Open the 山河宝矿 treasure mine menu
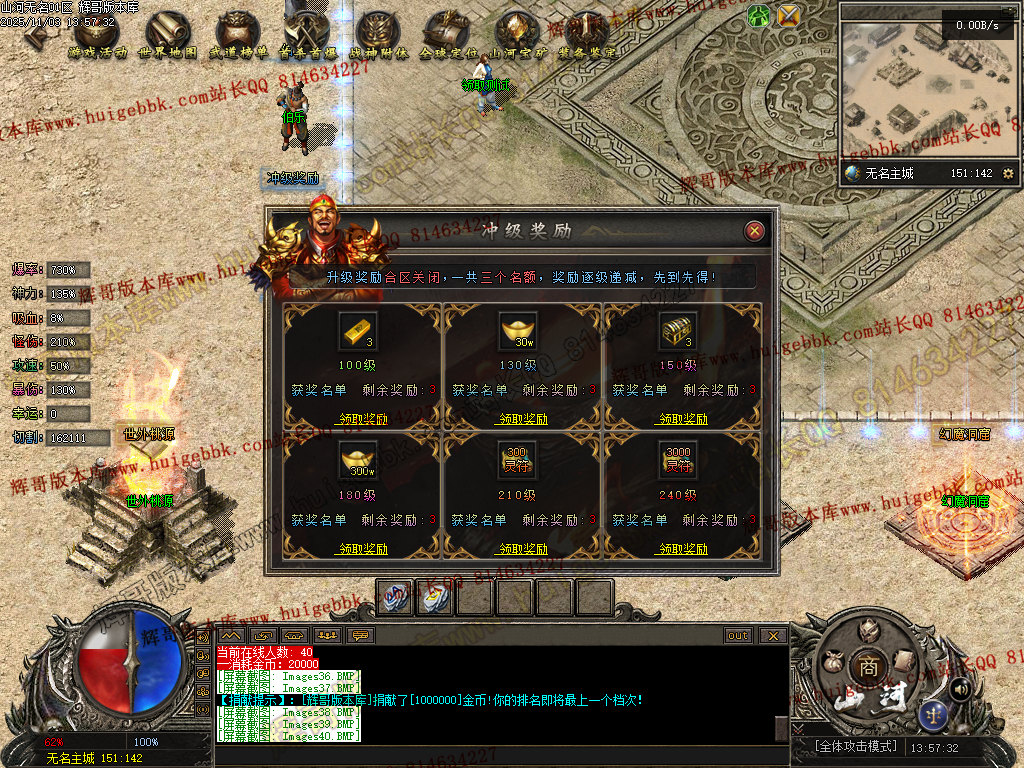The height and width of the screenshot is (768, 1024). tap(518, 34)
